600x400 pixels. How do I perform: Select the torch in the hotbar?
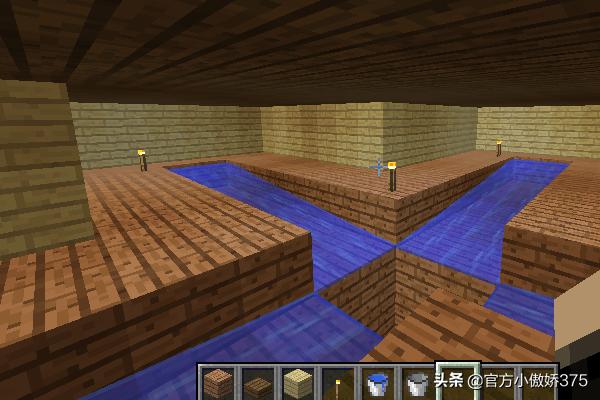click(337, 384)
